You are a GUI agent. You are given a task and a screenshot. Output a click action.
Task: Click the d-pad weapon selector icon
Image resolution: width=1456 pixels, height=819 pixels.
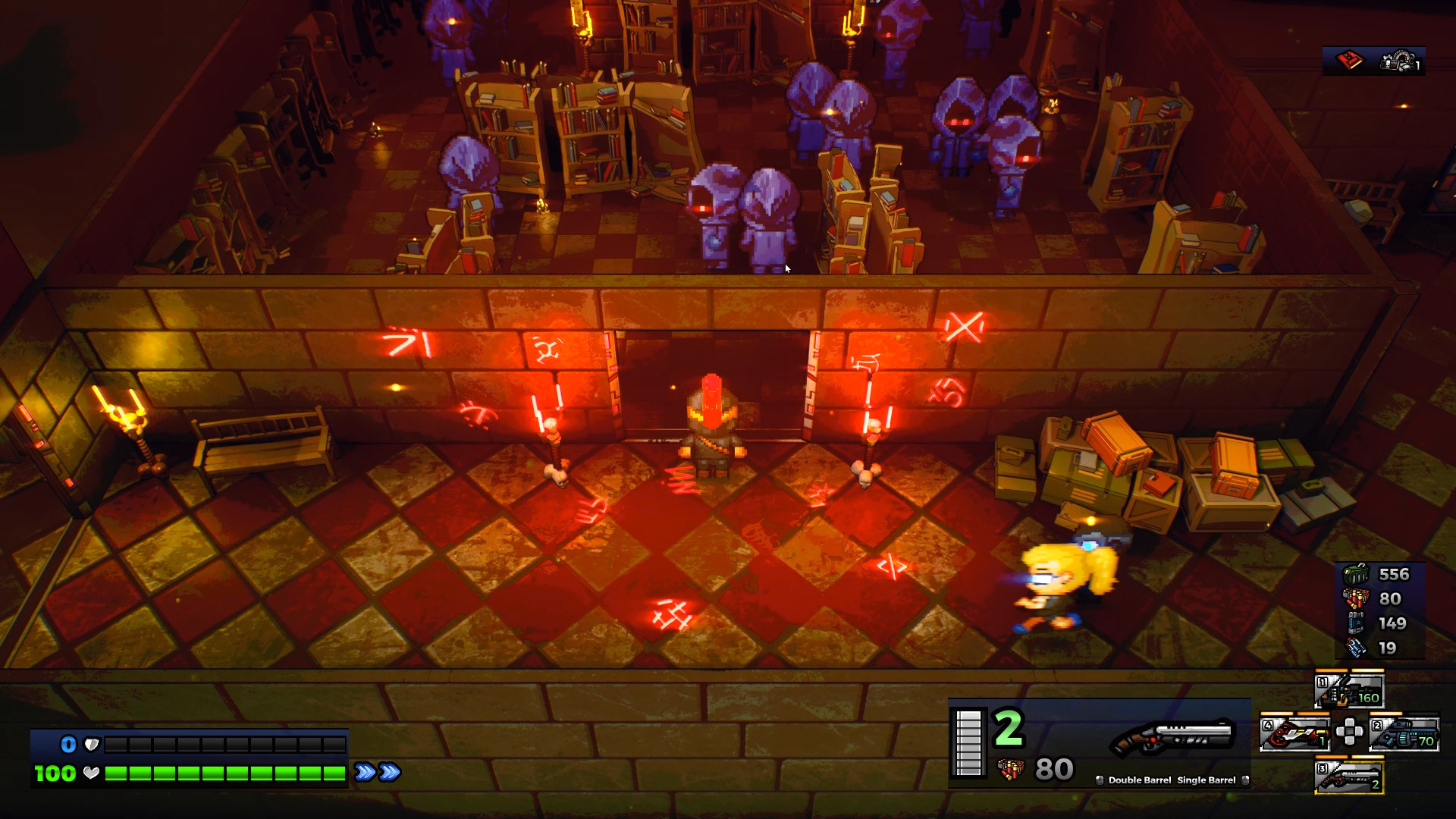(x=1351, y=732)
